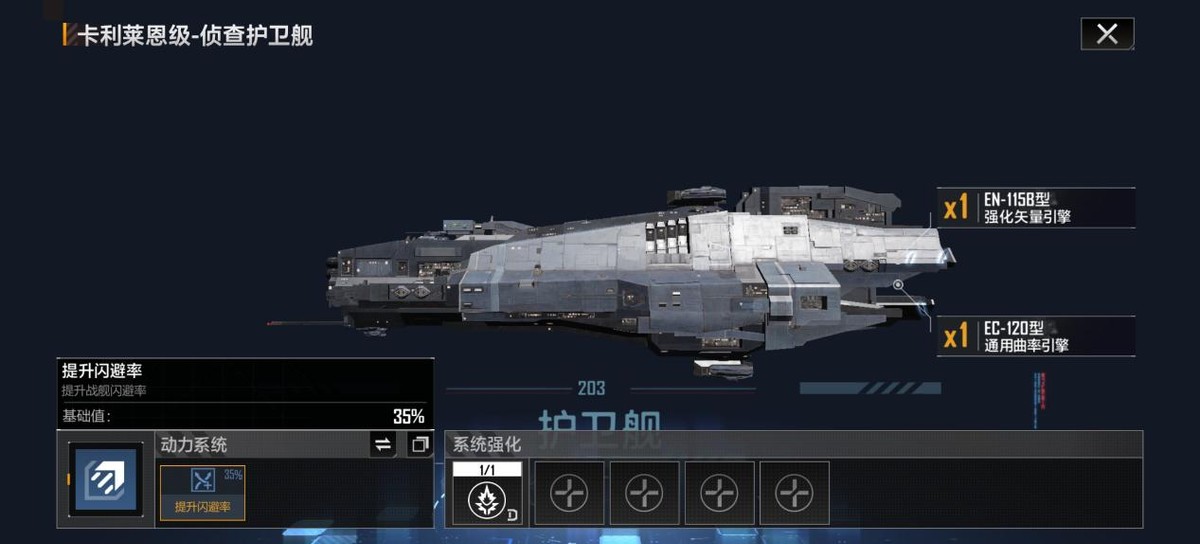Choose the 提升闪避率 evasion boost skill

203,492
